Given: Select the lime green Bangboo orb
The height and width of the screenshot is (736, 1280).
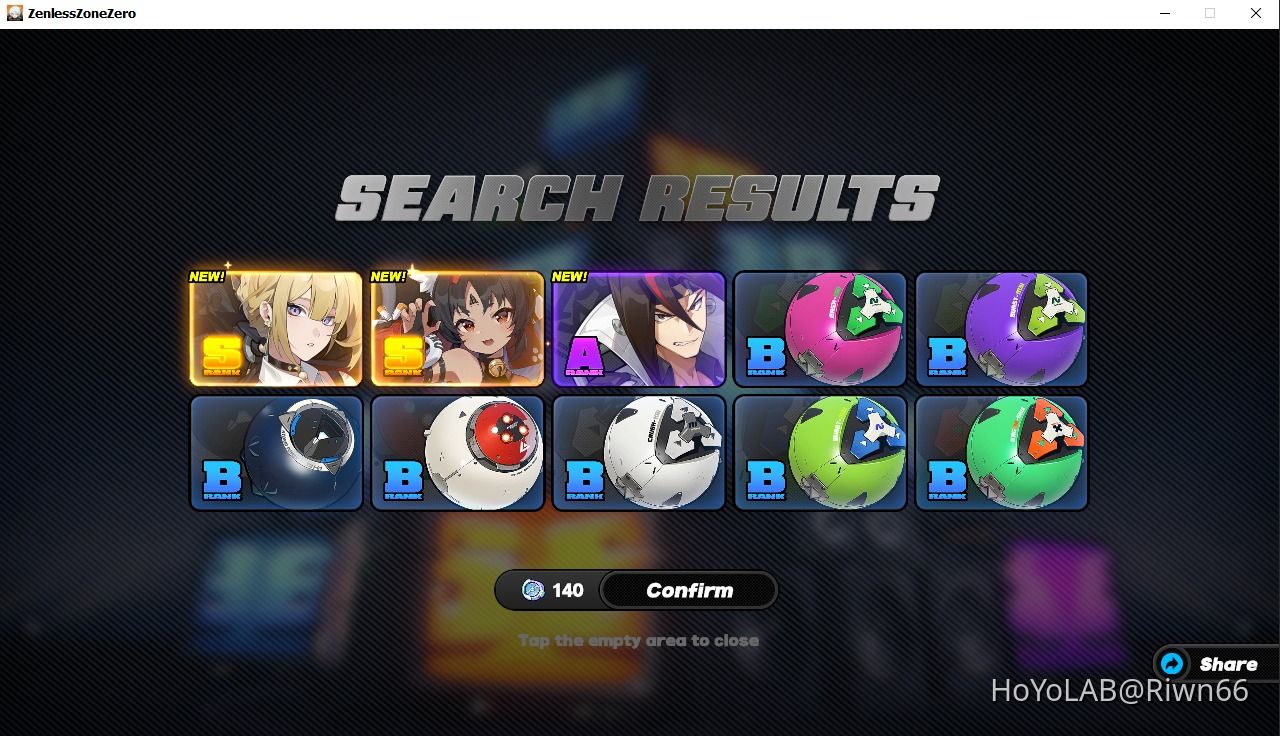Looking at the screenshot, I should (x=820, y=451).
